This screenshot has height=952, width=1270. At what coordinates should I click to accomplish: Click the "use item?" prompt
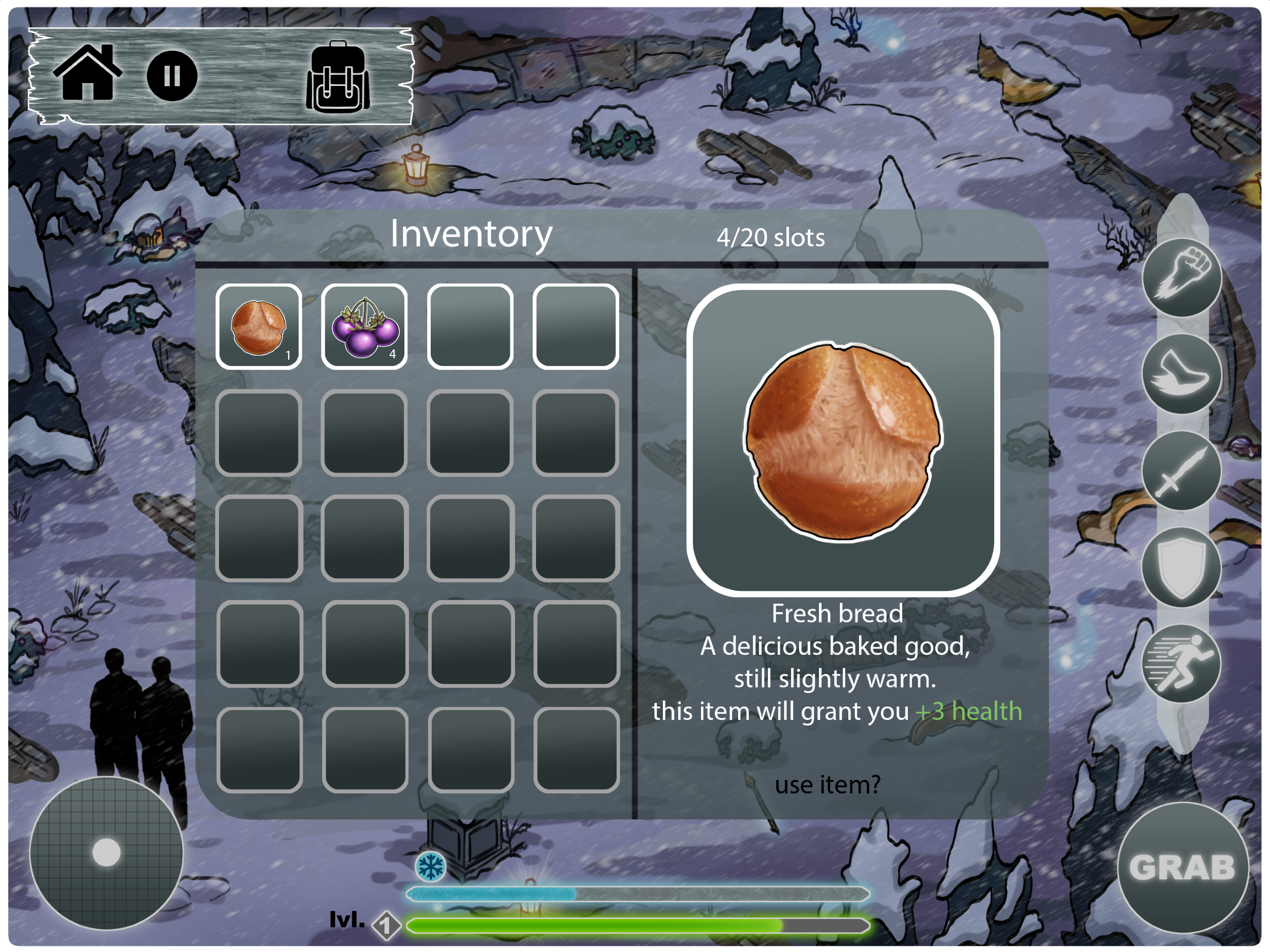pyautogui.click(x=827, y=784)
